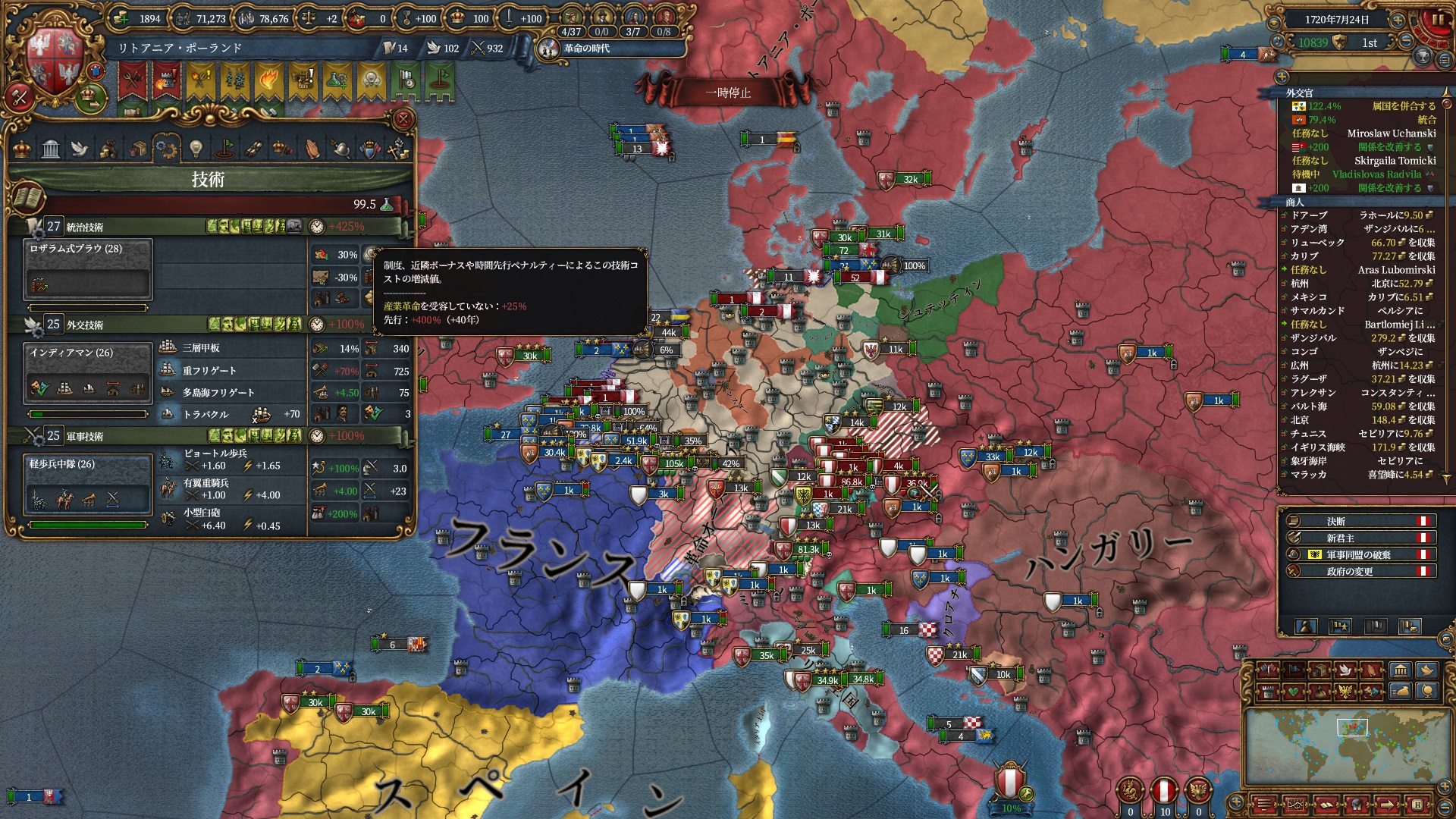Switch to the Government pillared building tab
The image size is (1456, 819).
coord(51,148)
